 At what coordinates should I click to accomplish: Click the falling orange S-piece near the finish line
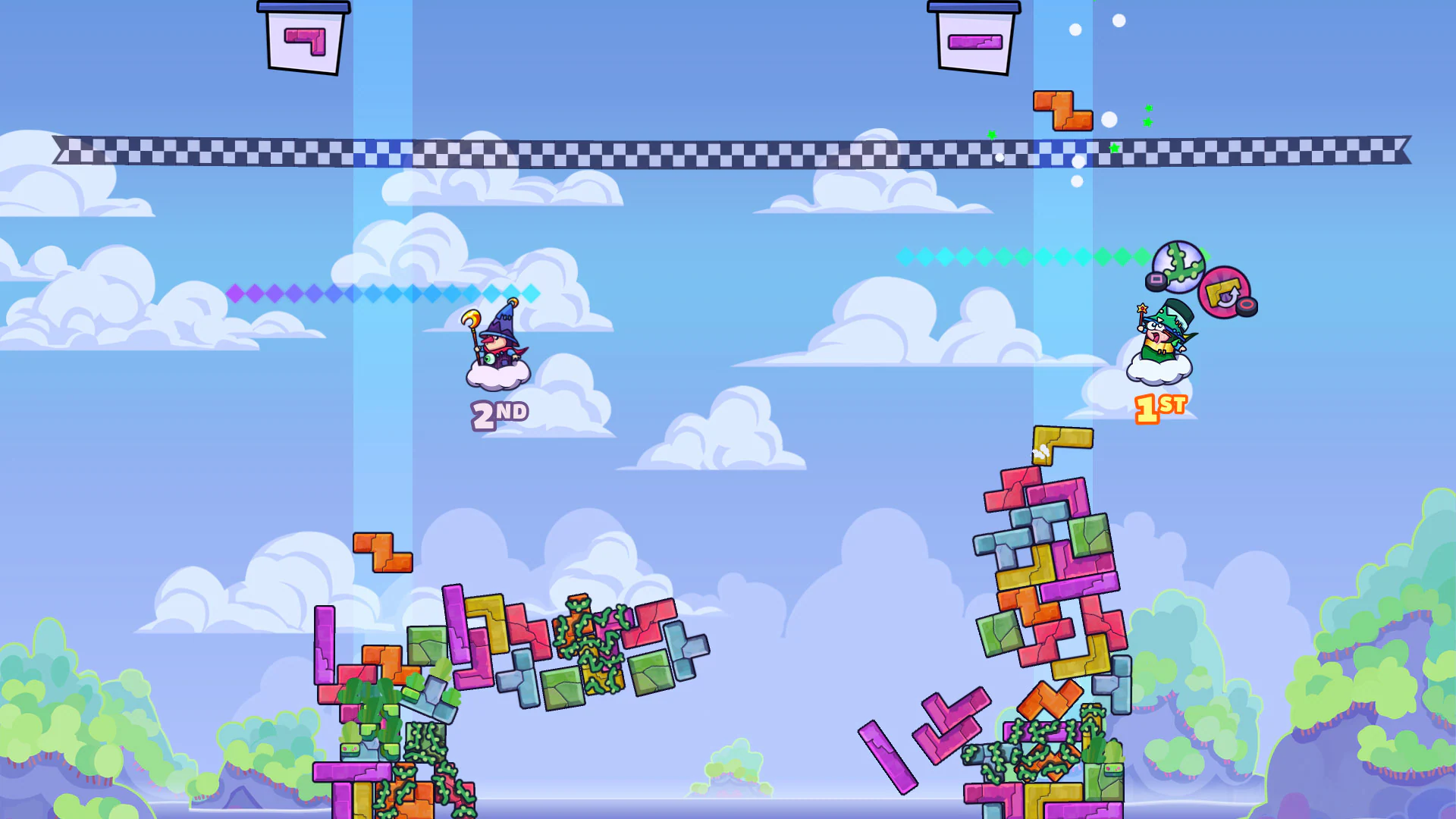click(1063, 112)
